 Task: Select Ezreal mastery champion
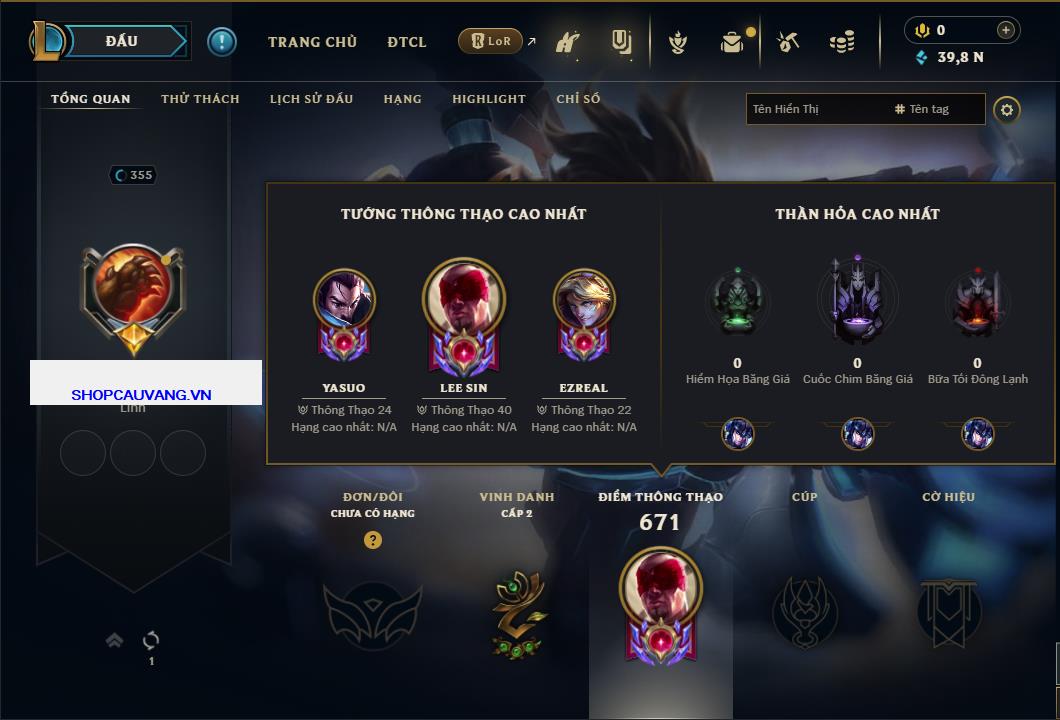[x=584, y=300]
